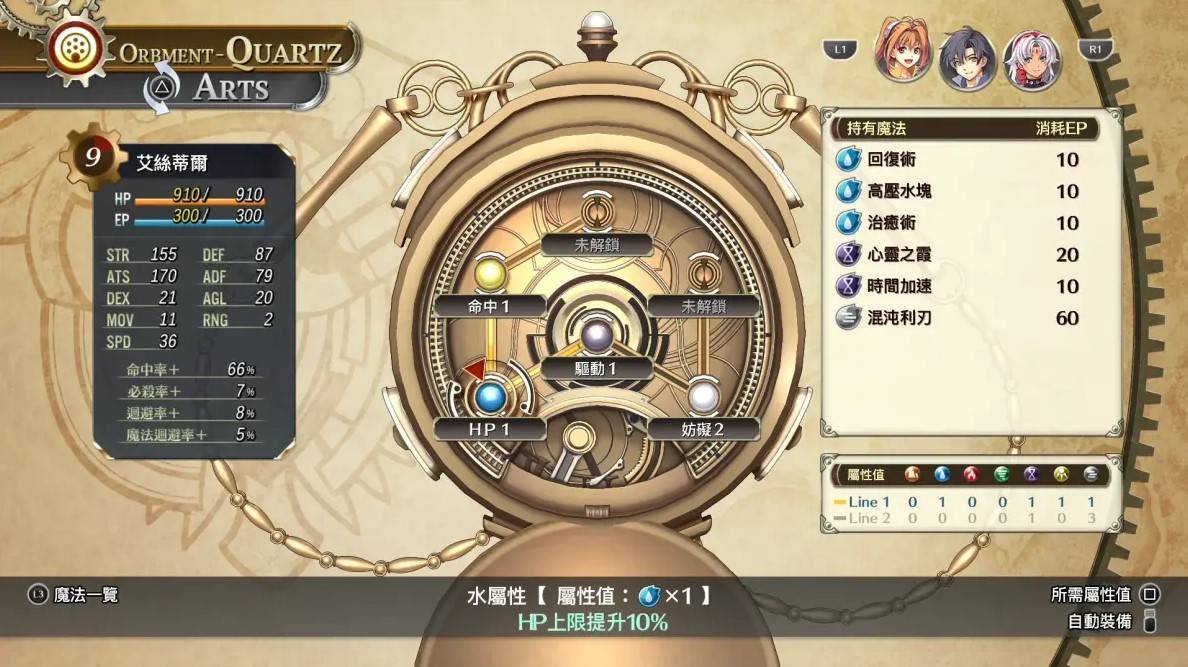The height and width of the screenshot is (667, 1188).
Task: Pick the white 妨礙 2 quartz slot
Action: pos(705,396)
